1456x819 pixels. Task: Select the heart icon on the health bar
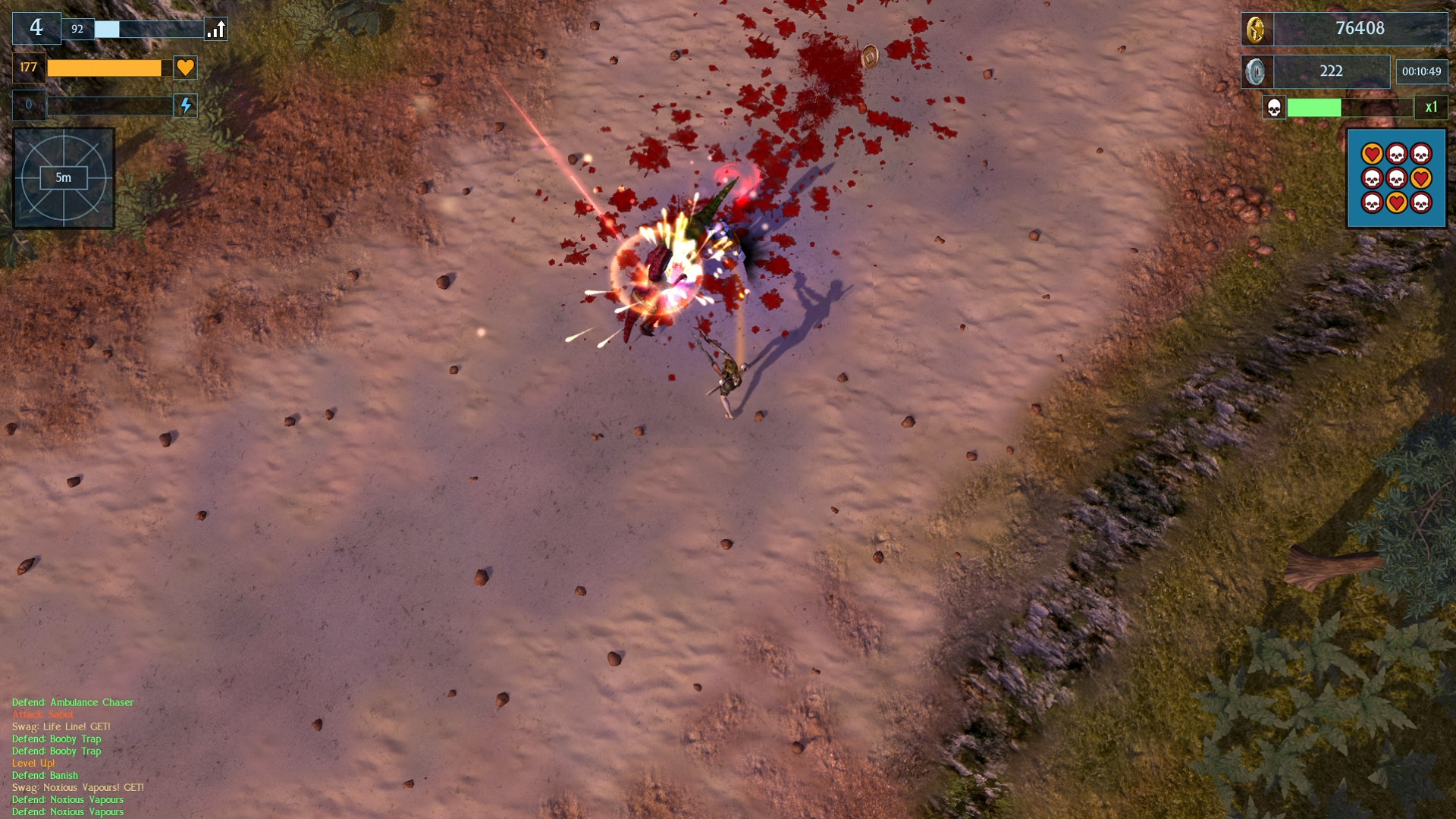[184, 67]
